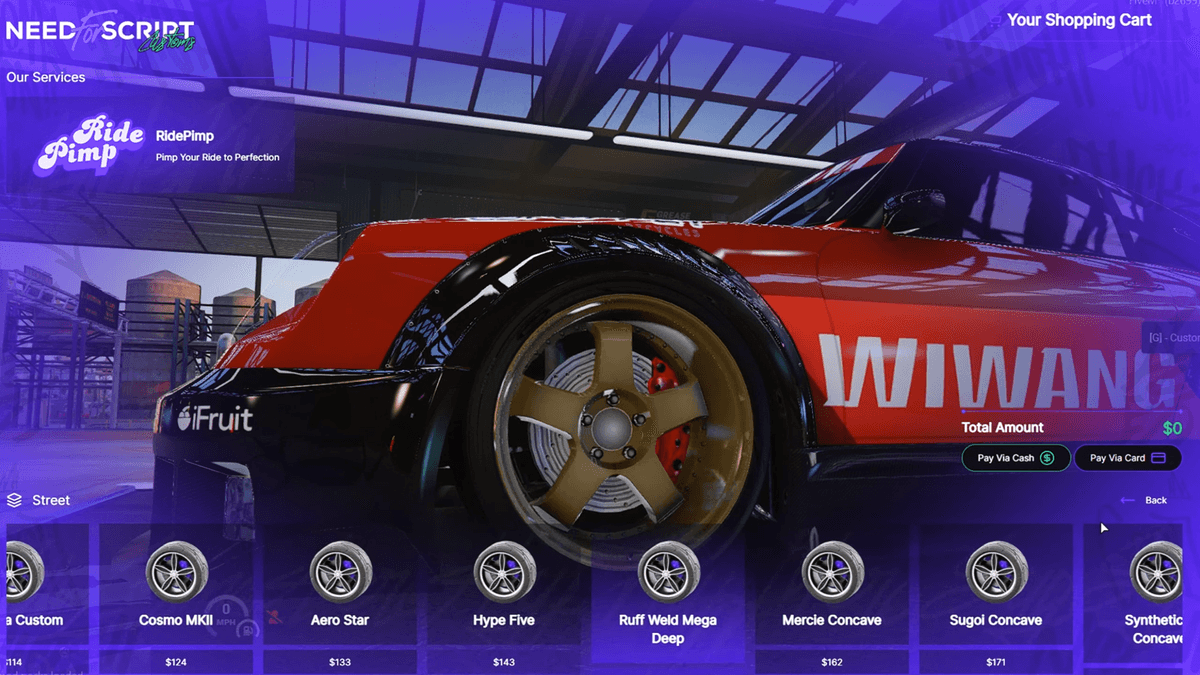
Task: Choose Pay Via Card option
Action: pyautogui.click(x=1128, y=458)
